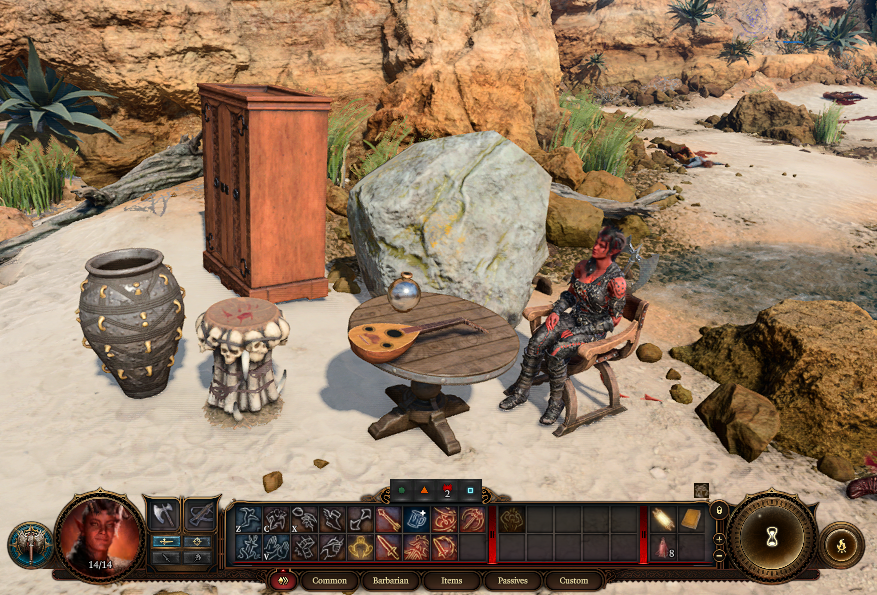877x595 pixels.
Task: Click the red triple-circle button beside Common
Action: click(x=282, y=580)
